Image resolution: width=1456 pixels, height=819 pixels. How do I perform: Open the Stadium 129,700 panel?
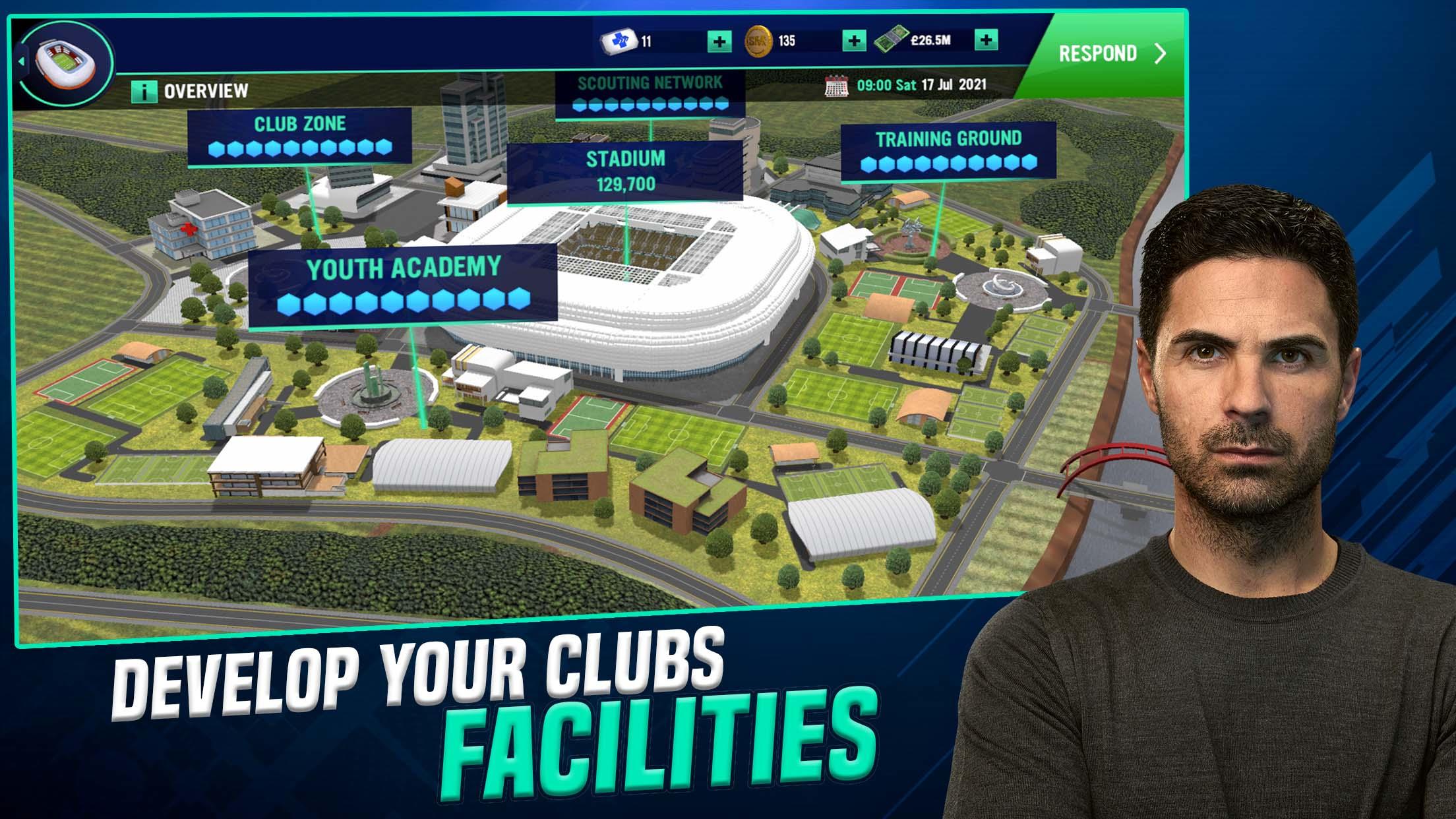tap(625, 170)
